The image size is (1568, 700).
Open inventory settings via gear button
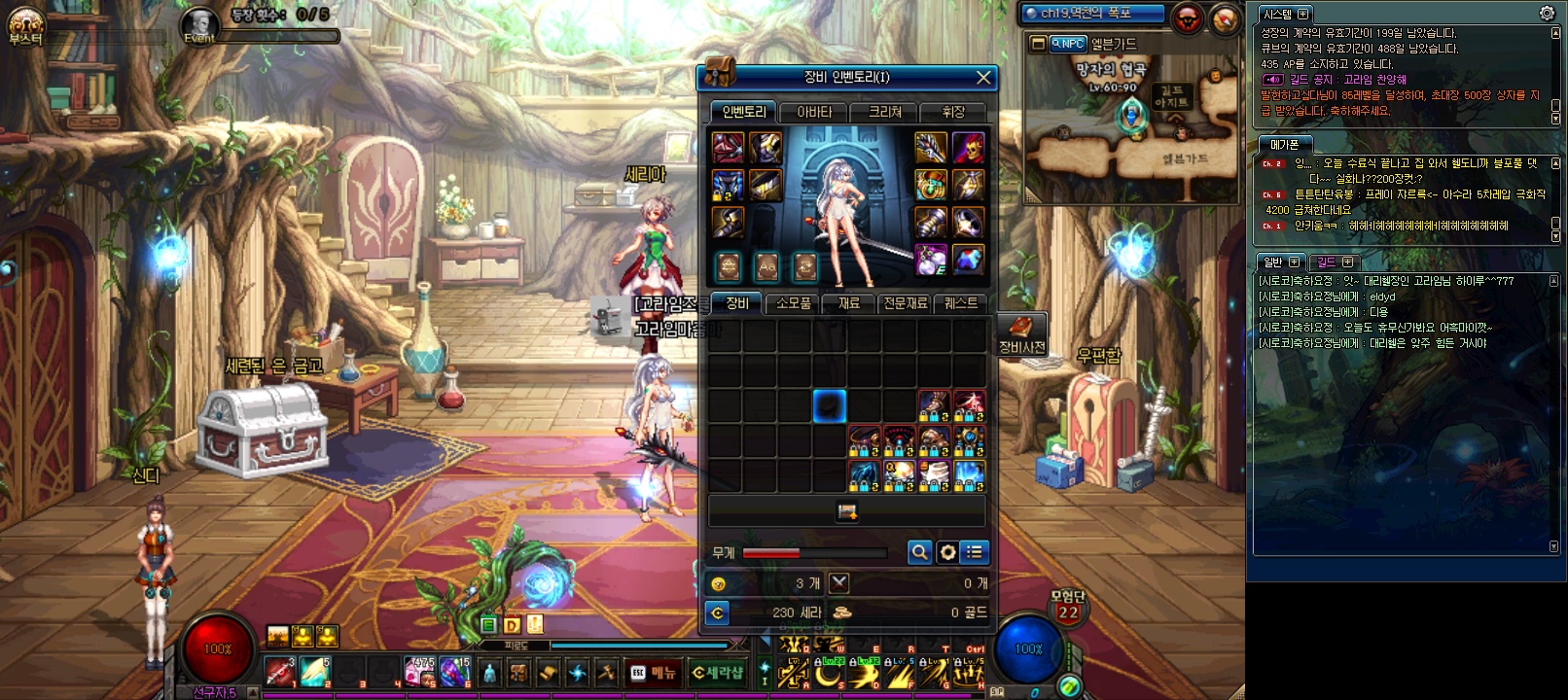coord(947,552)
